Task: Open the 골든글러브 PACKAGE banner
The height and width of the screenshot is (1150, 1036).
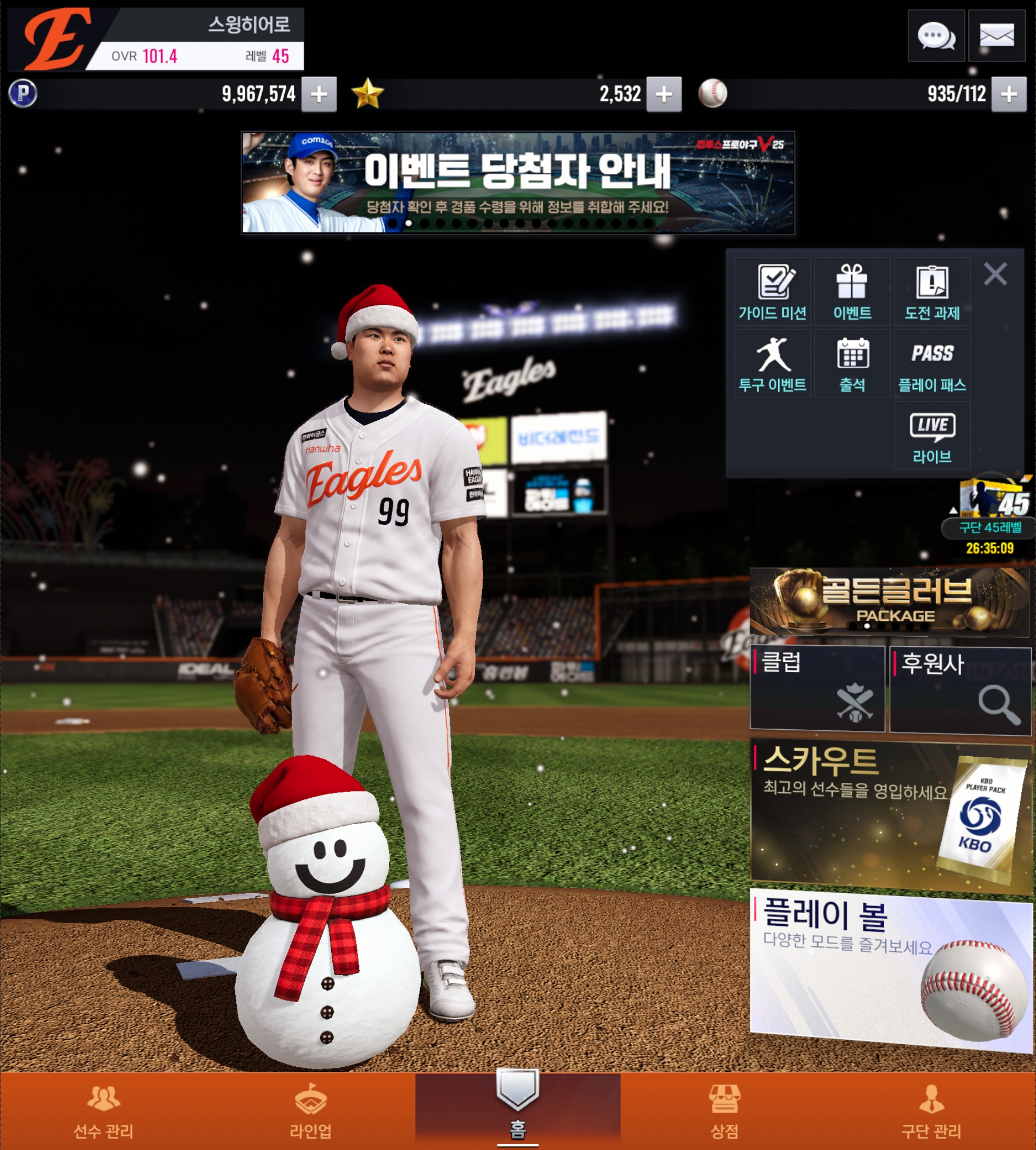Action: pyautogui.click(x=890, y=602)
